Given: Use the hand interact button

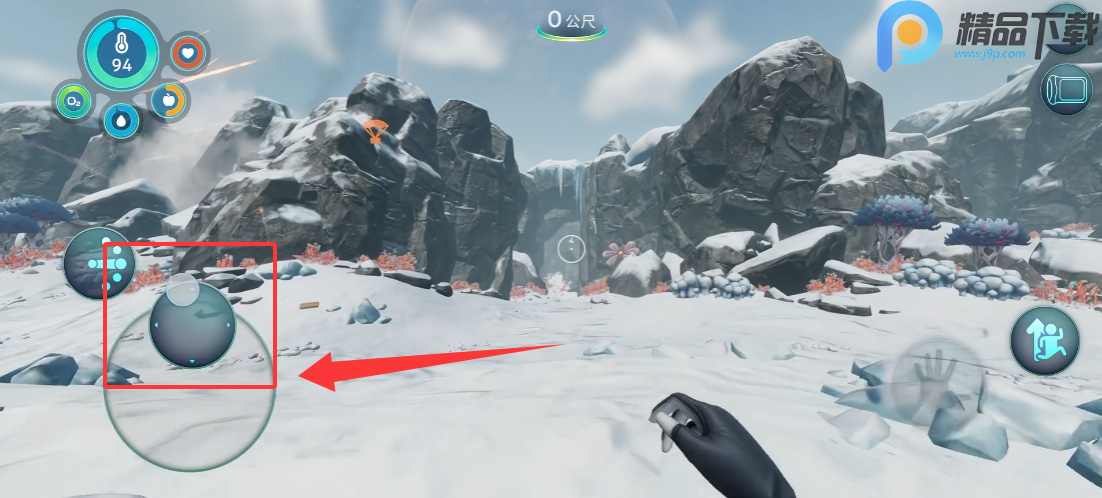Looking at the screenshot, I should point(937,382).
